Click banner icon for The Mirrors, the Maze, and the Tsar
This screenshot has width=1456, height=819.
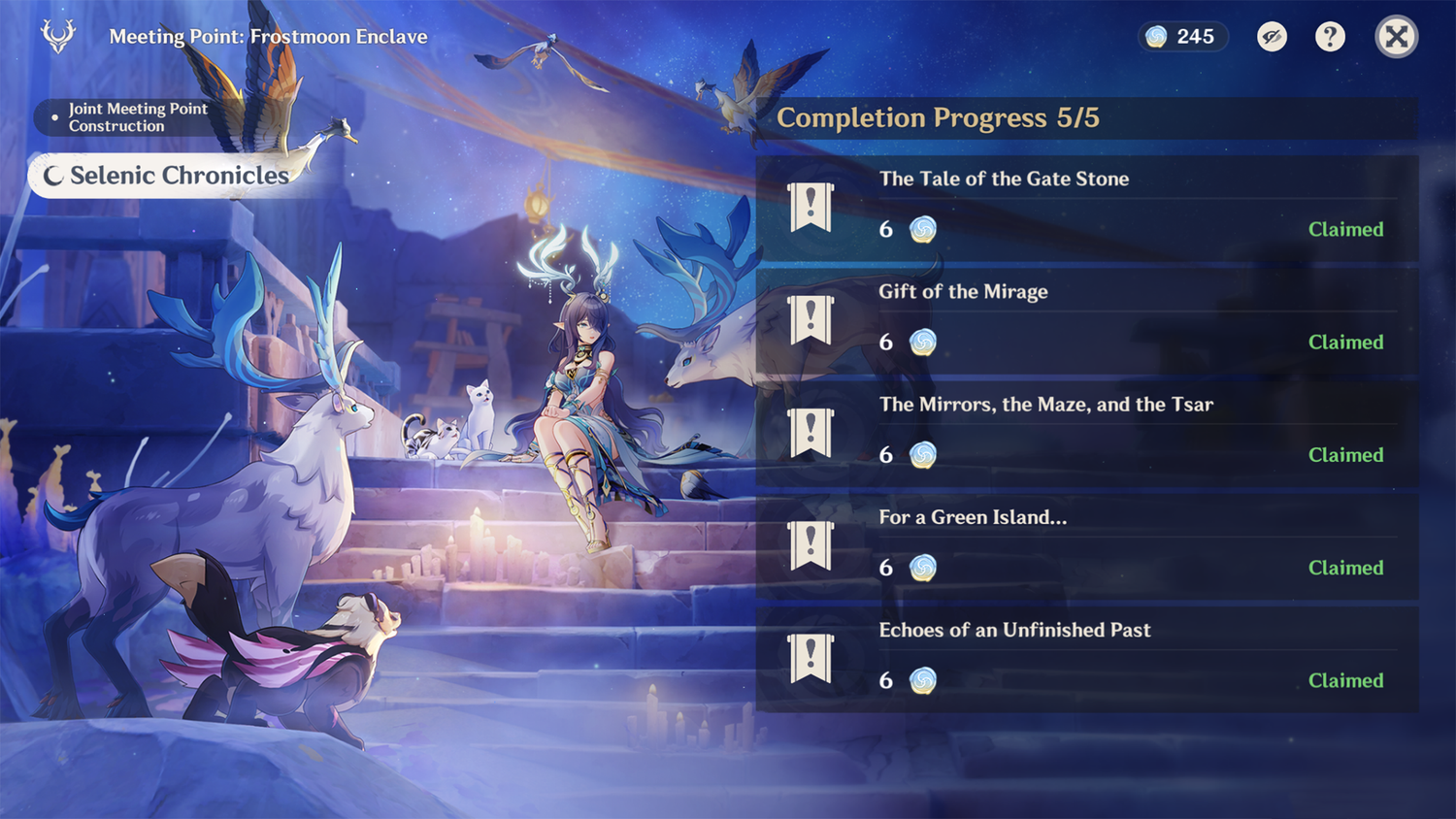coord(811,432)
